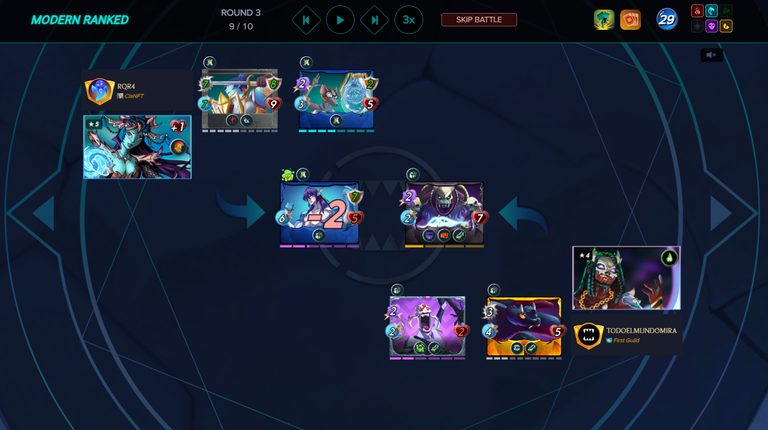Screen dimensions: 768x430
Task: Open the TODOELMUNDOMIRA player profile
Action: pos(640,331)
